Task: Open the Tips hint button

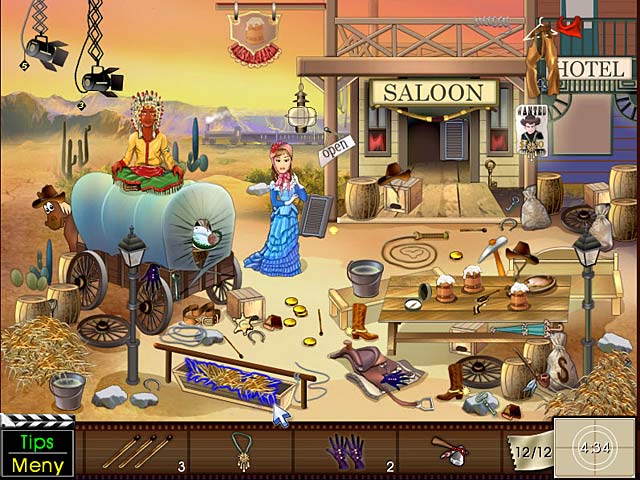Action: [38, 443]
